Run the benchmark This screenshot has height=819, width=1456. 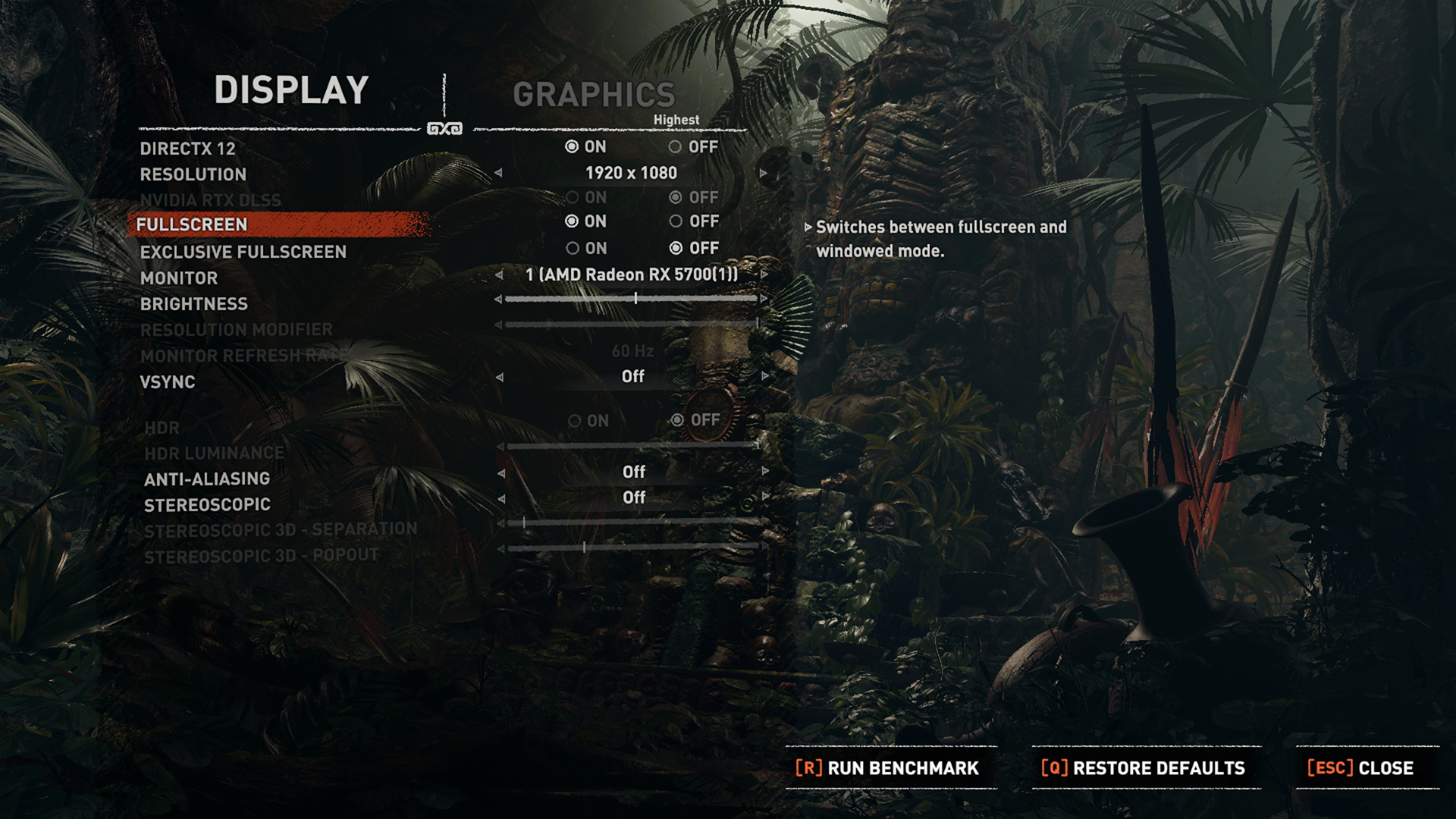tap(887, 768)
